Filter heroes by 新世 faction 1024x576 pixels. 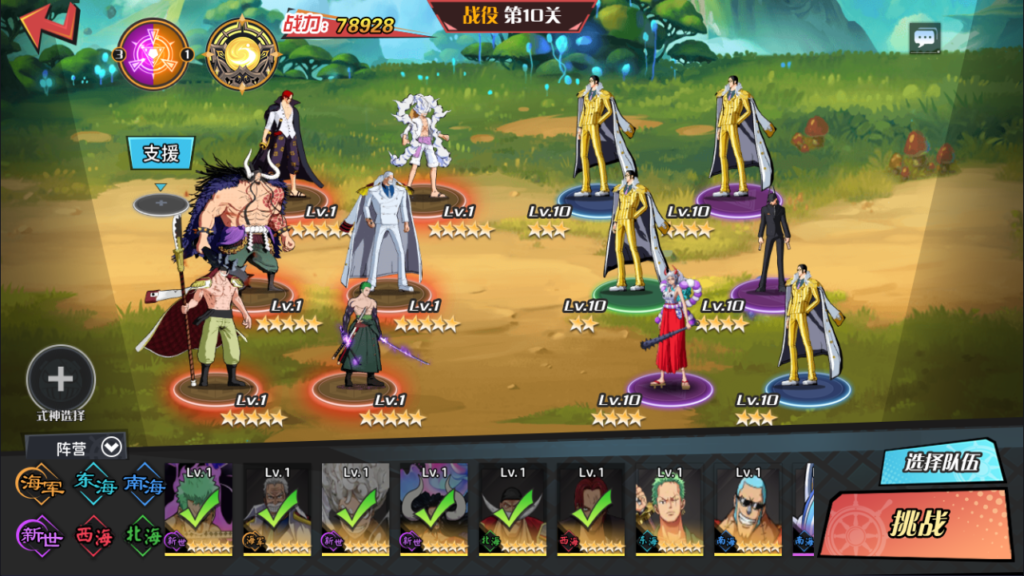point(40,533)
